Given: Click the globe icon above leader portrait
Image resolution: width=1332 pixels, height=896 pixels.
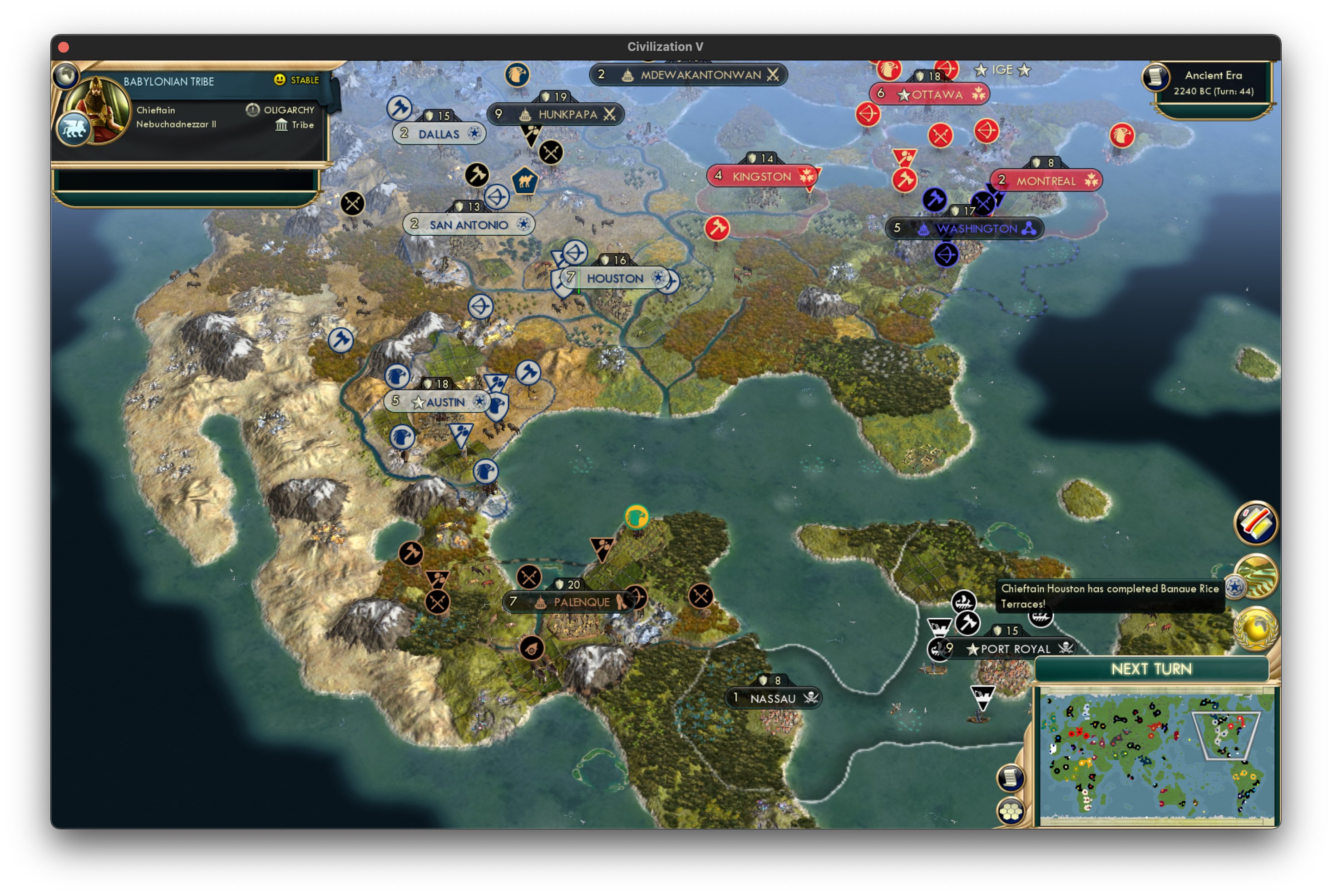Looking at the screenshot, I should (x=66, y=75).
